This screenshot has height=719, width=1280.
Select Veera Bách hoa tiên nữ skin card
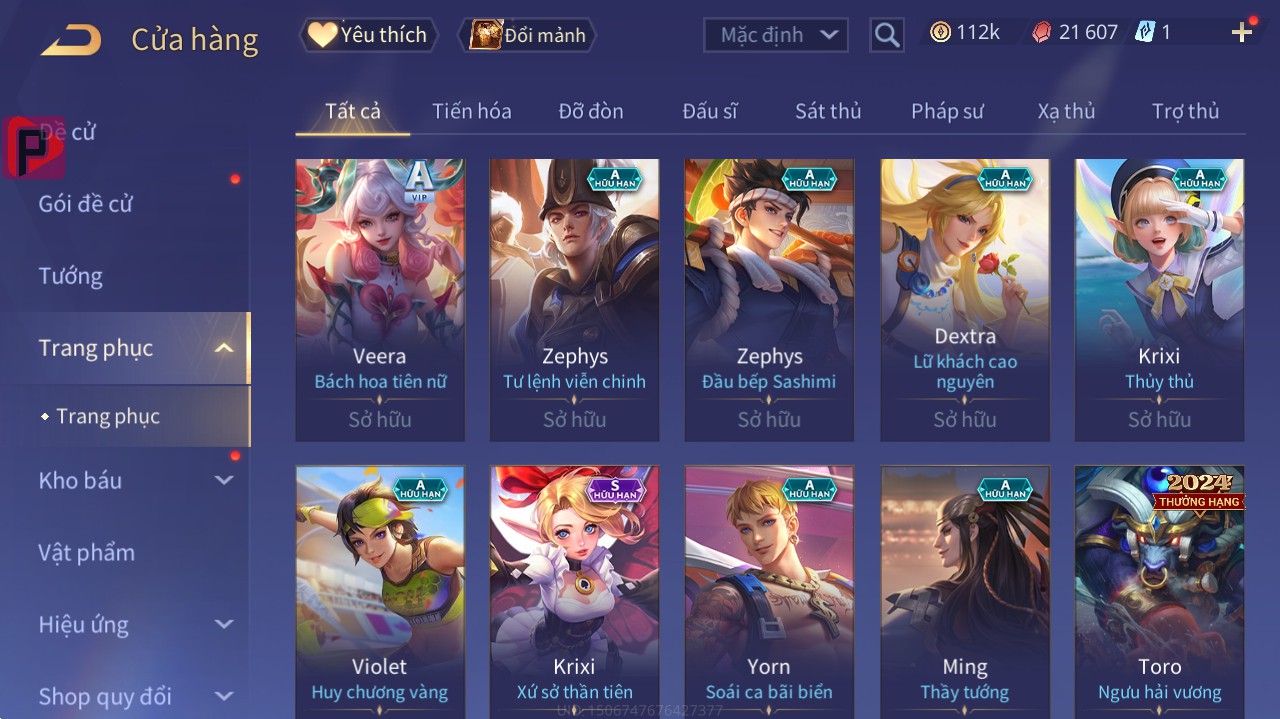(380, 299)
